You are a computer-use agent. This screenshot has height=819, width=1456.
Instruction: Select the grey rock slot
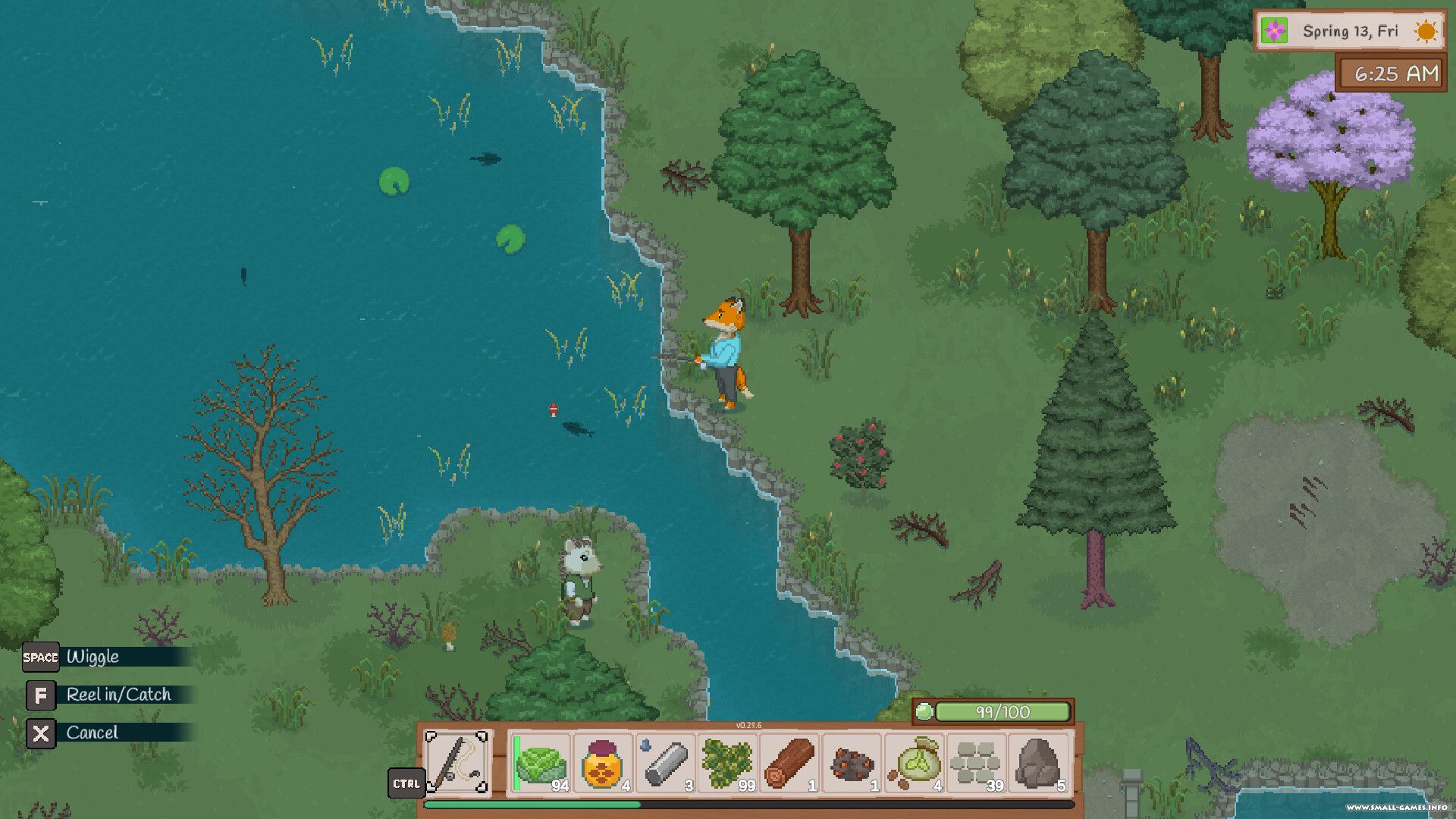1039,763
